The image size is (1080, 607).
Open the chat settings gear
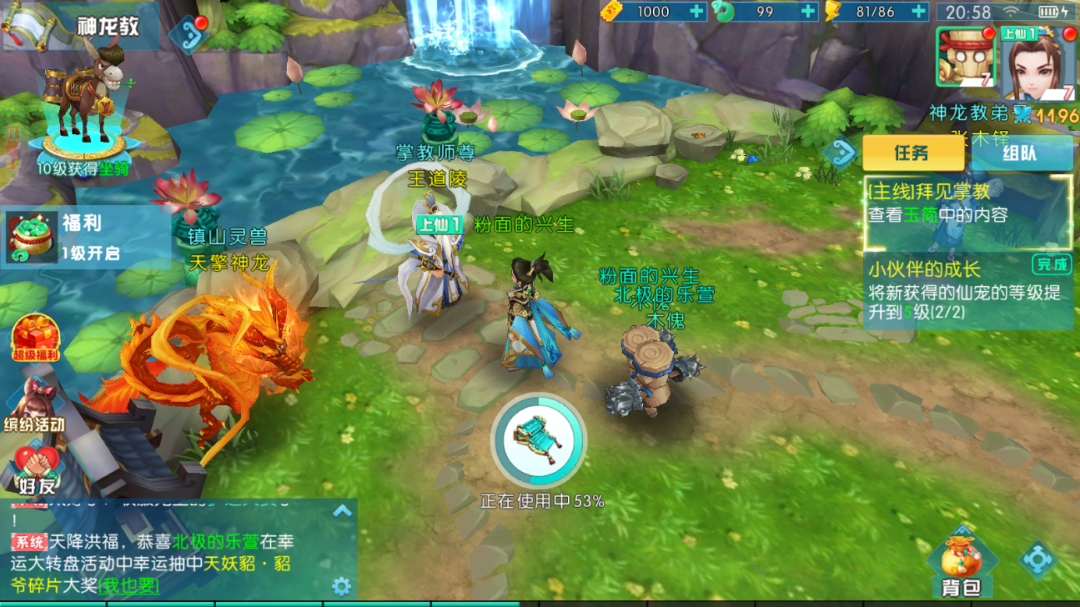pyautogui.click(x=341, y=586)
